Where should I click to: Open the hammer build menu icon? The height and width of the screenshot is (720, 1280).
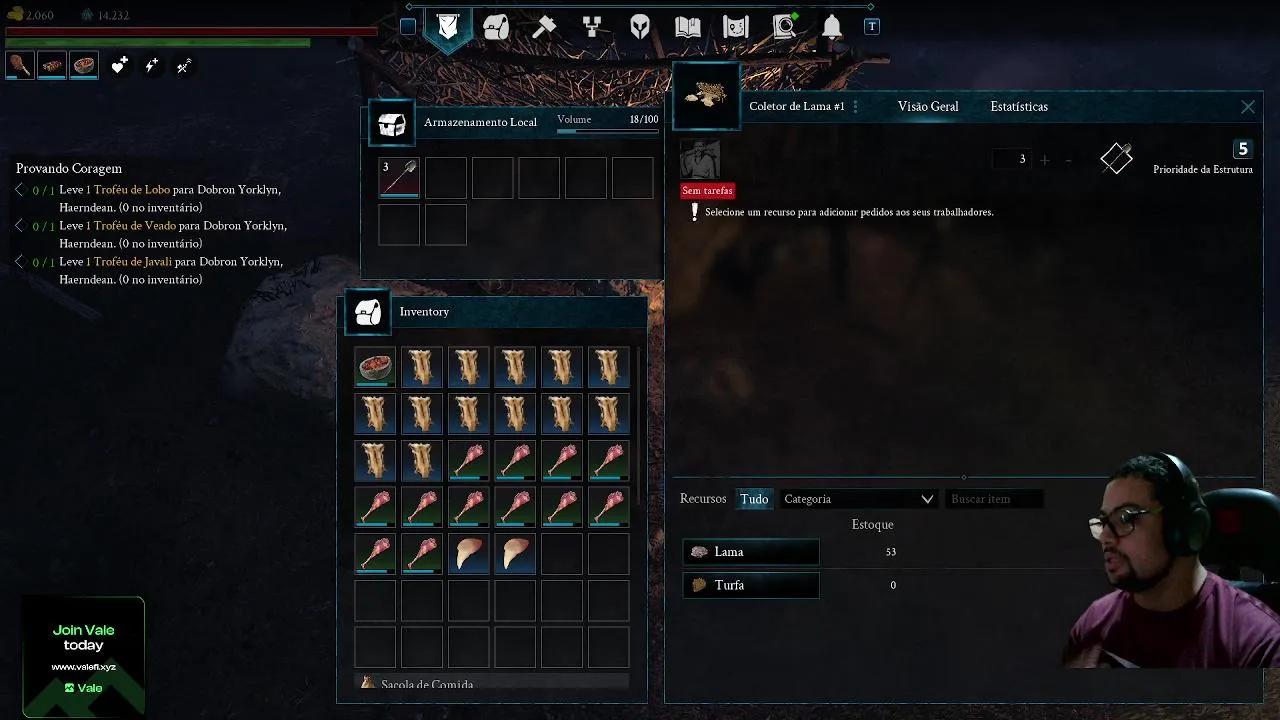tap(544, 27)
